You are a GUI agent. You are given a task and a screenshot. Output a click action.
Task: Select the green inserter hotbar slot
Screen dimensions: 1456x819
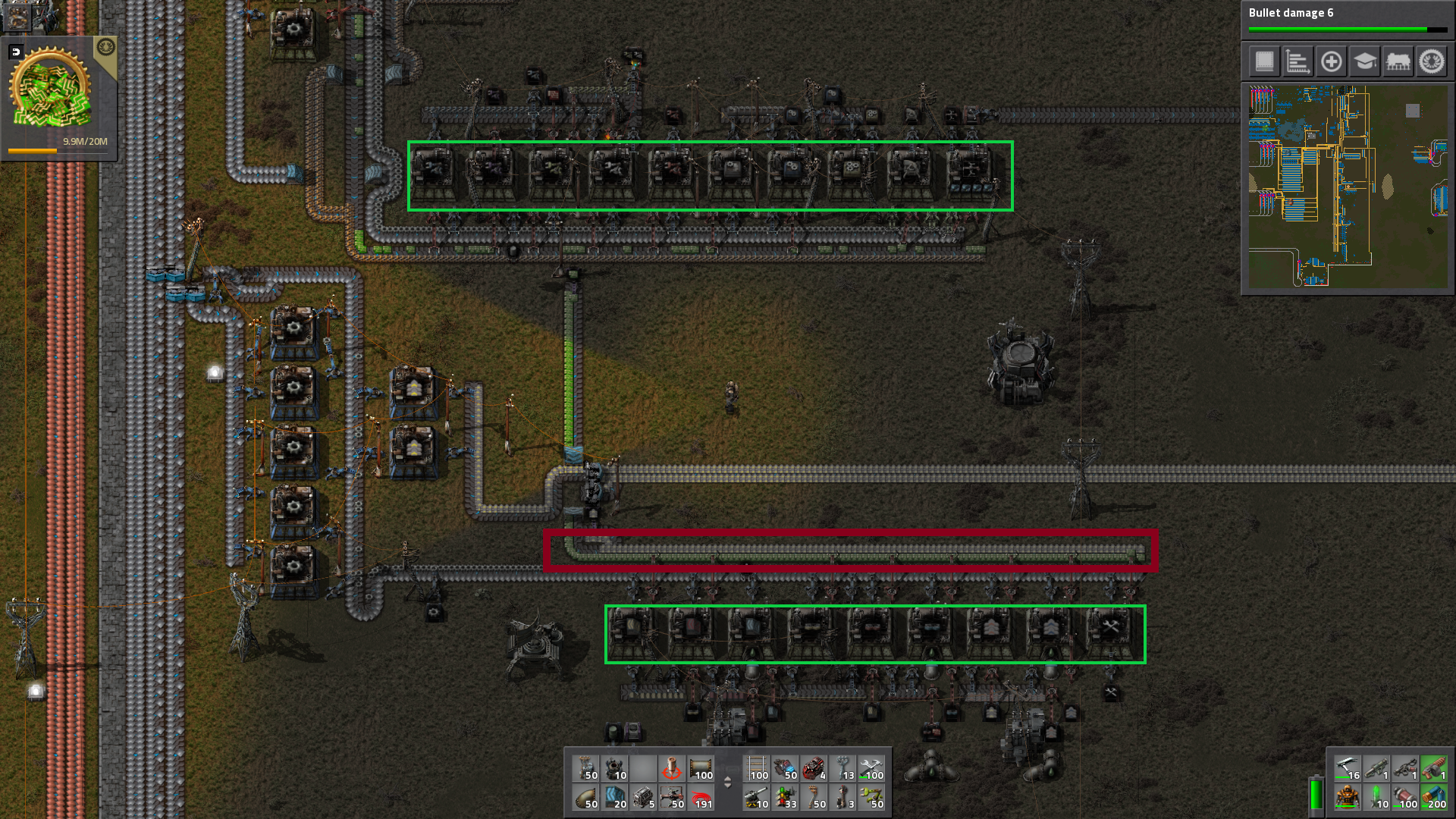[873, 798]
